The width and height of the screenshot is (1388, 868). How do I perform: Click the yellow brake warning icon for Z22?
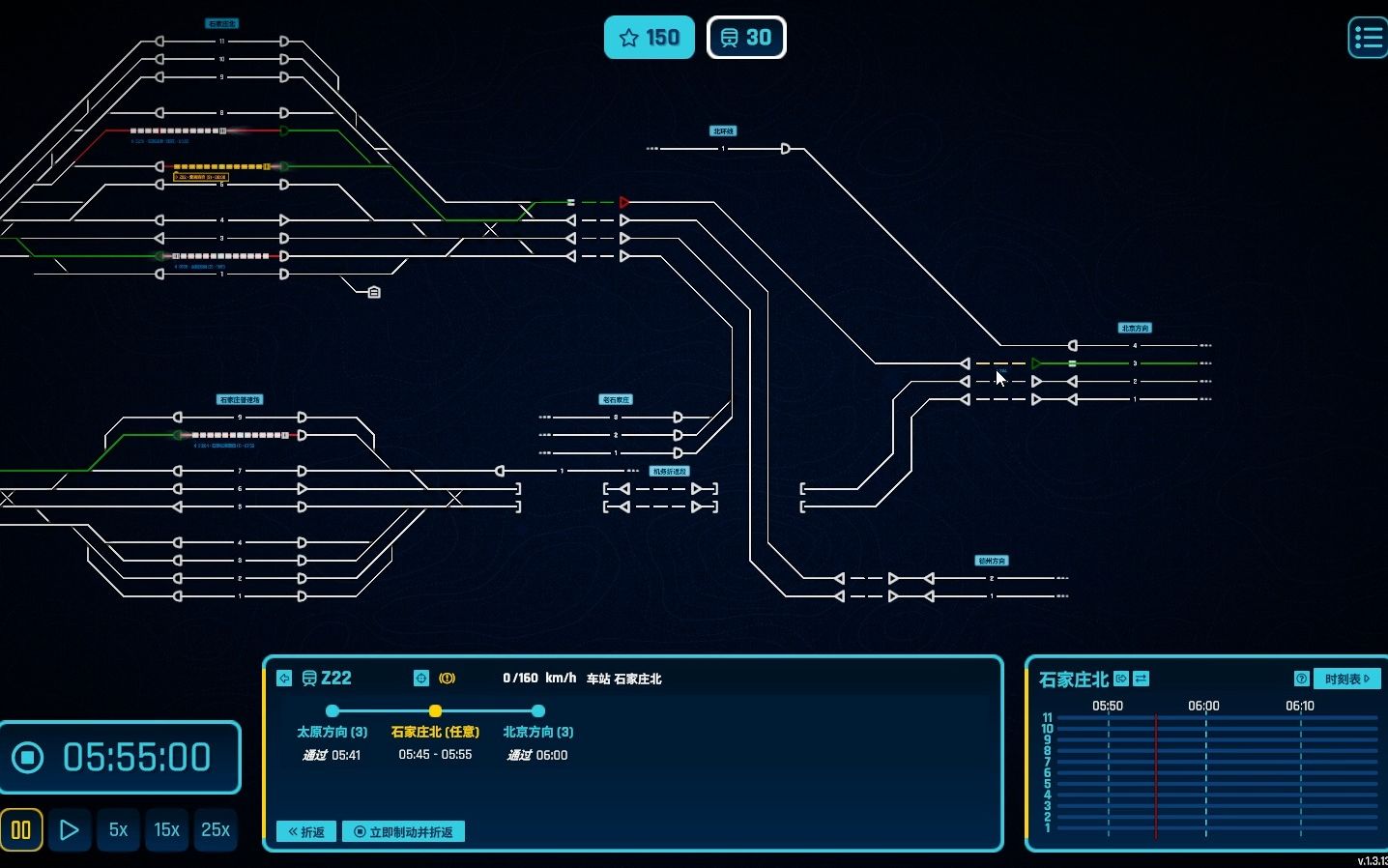pos(447,679)
